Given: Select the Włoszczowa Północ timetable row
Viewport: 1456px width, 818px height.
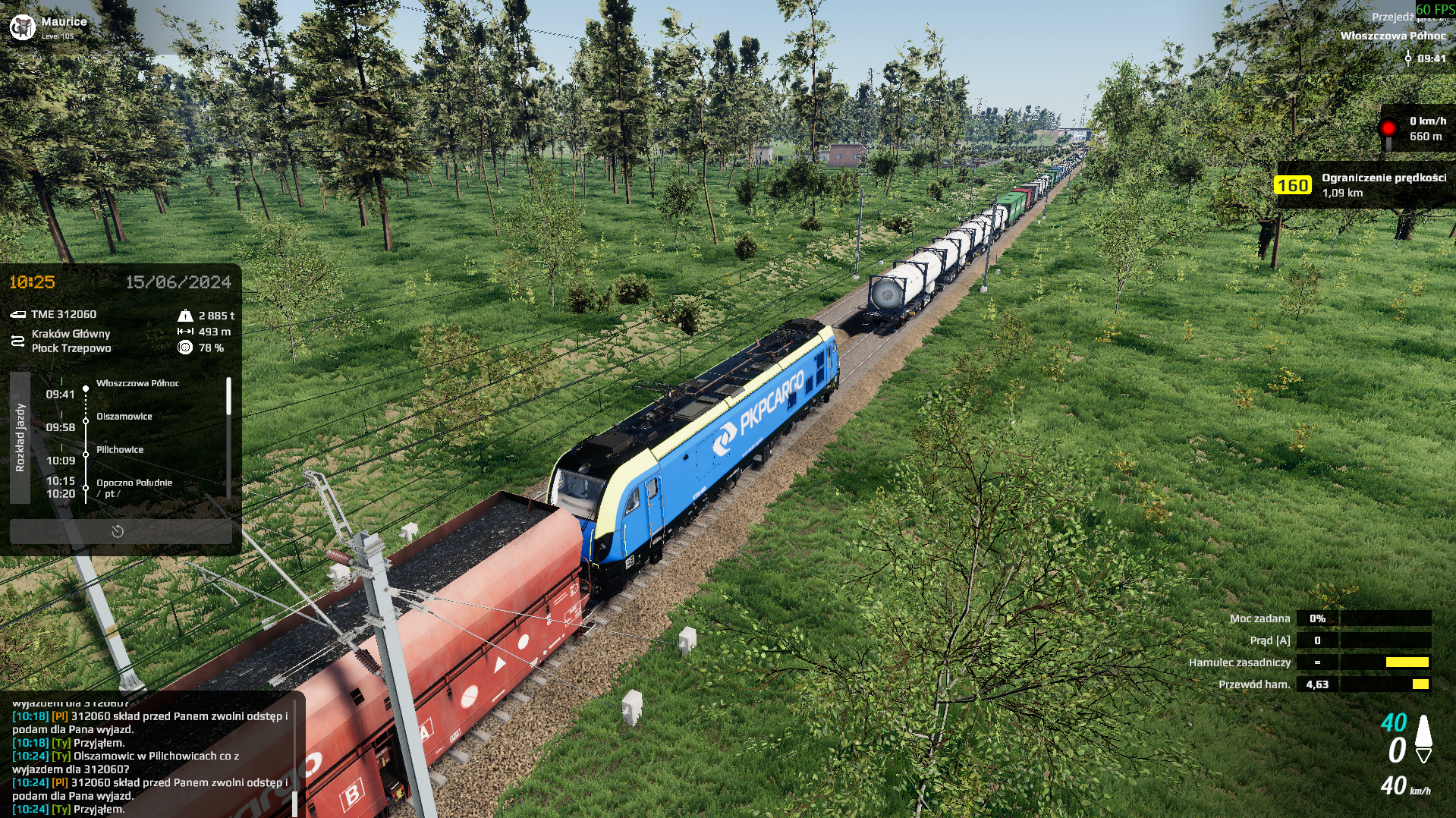Looking at the screenshot, I should pyautogui.click(x=137, y=384).
